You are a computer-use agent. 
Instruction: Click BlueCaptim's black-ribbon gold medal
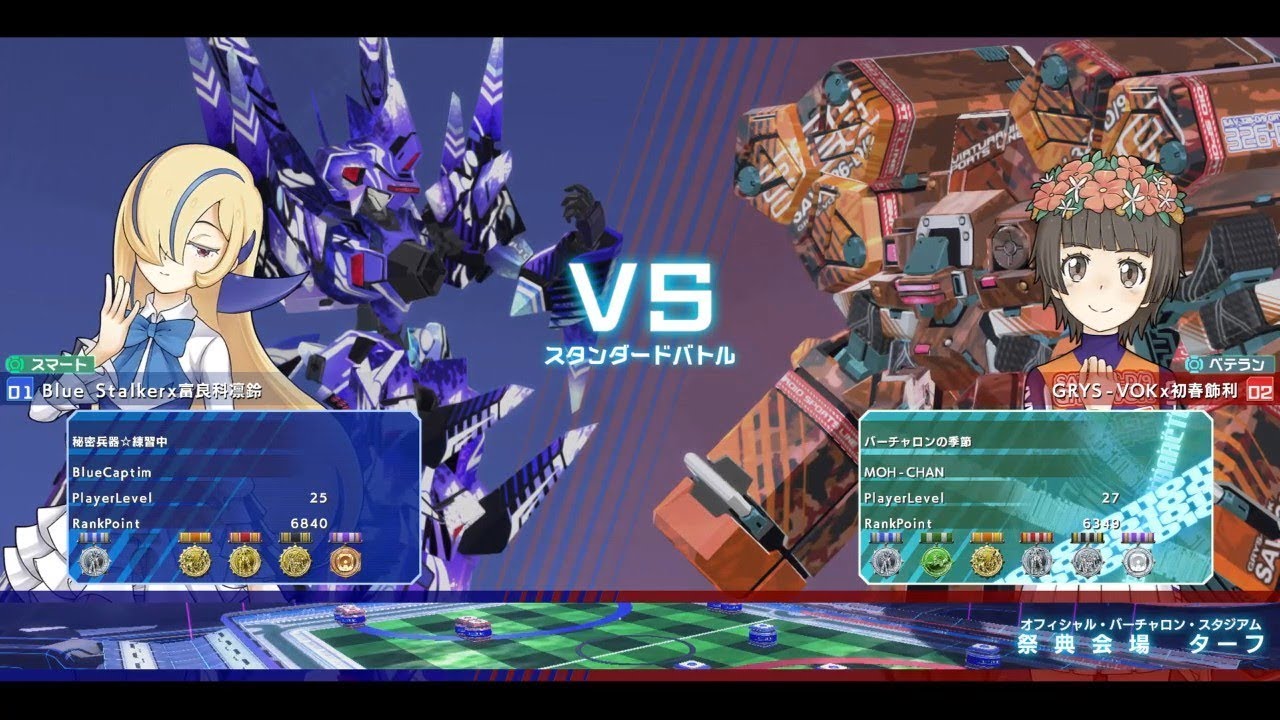(x=298, y=561)
